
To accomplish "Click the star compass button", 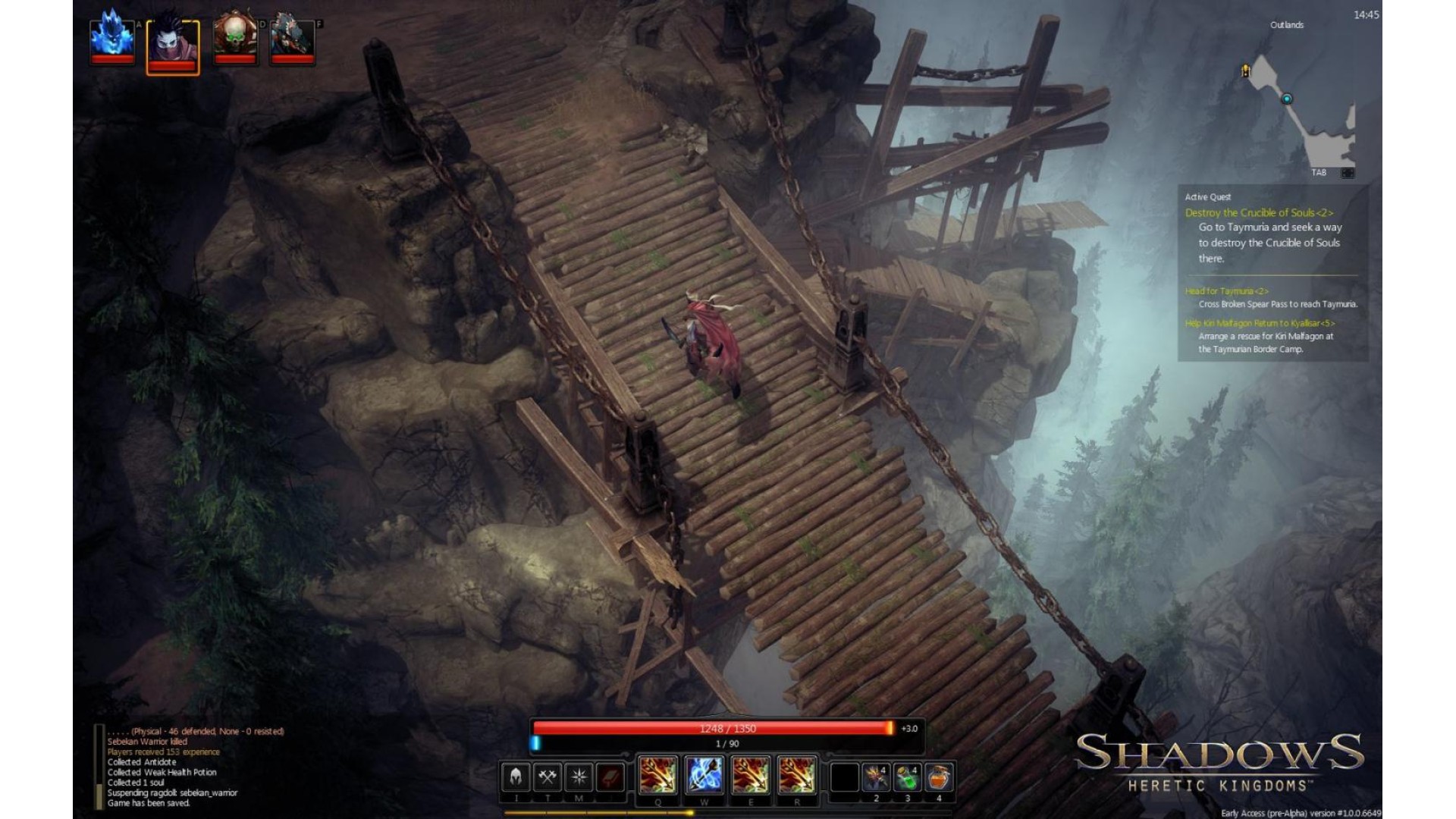I will (579, 777).
